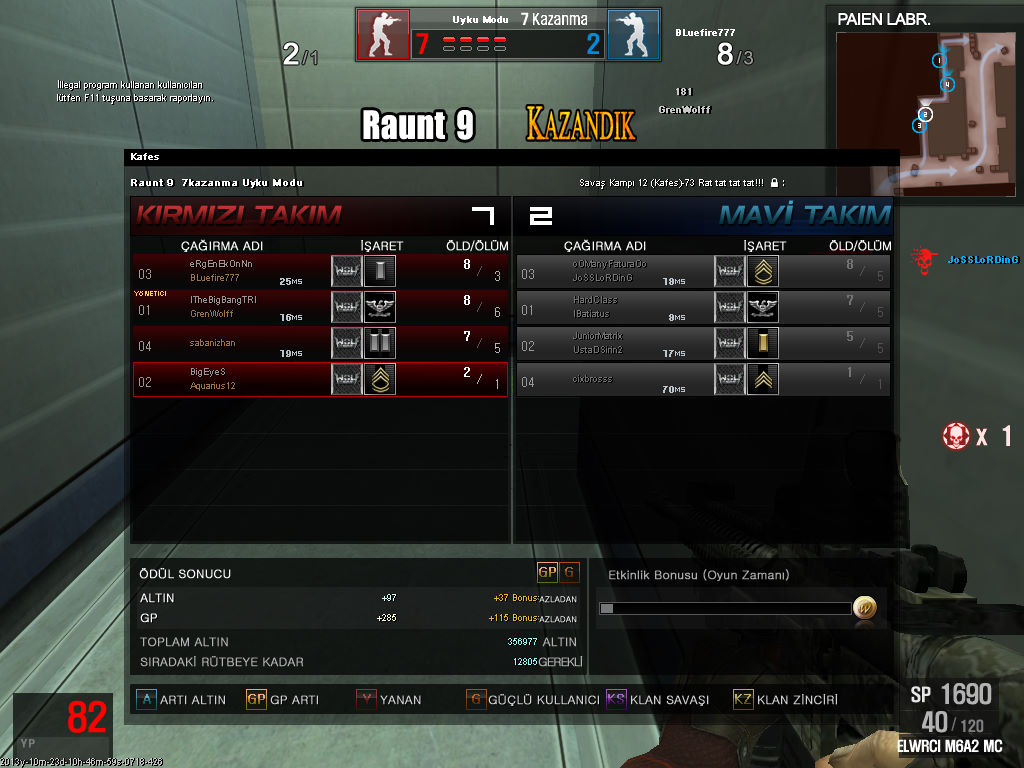Click the GP ARTI legend icon
1024x768 pixels.
point(256,699)
